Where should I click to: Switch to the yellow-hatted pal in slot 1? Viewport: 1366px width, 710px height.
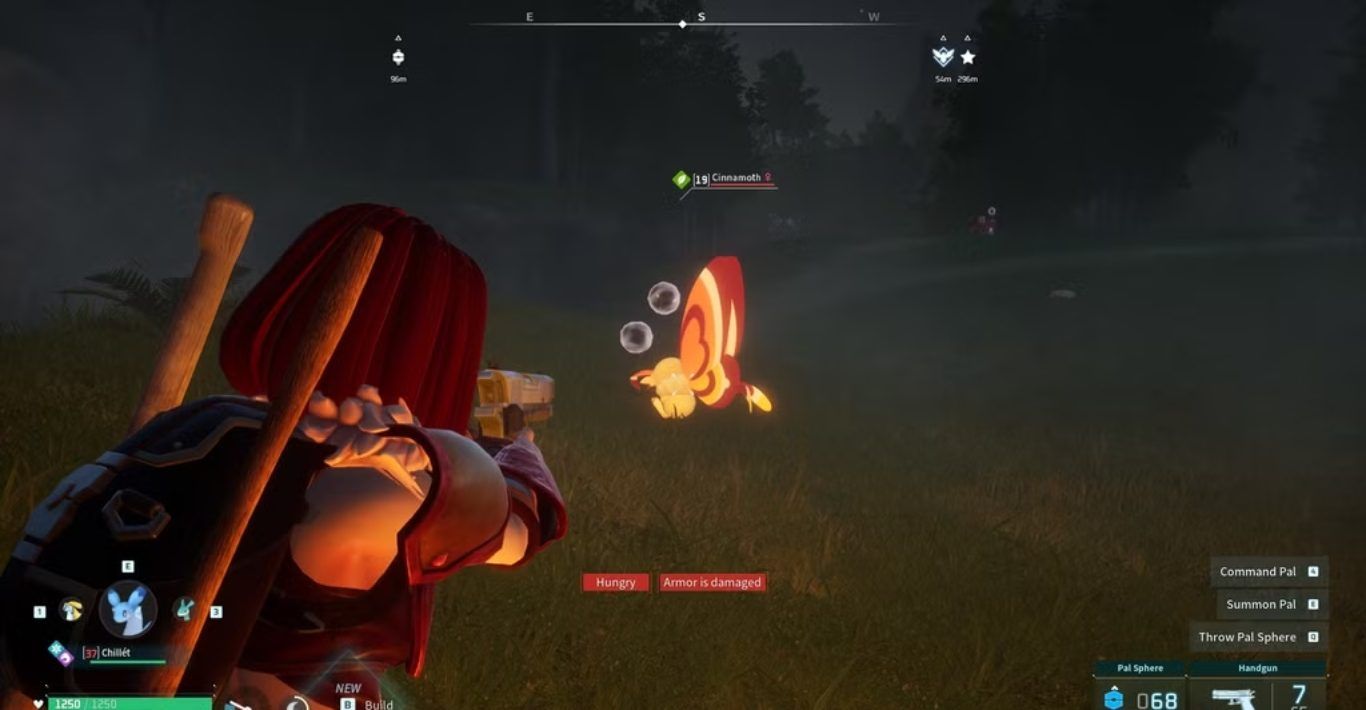tap(71, 609)
